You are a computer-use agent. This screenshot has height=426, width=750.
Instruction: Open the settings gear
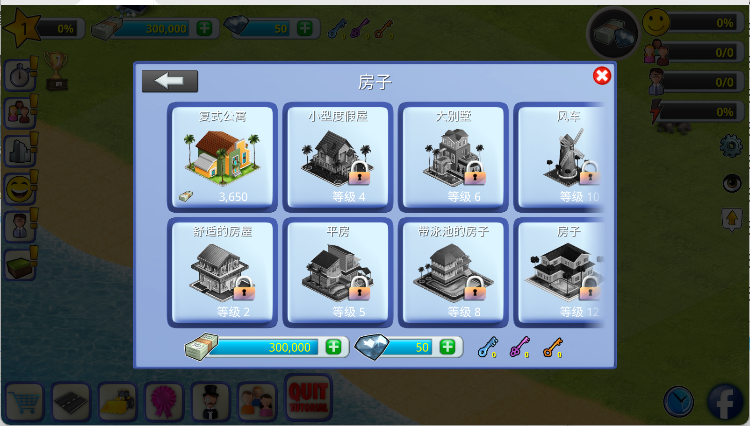731,146
